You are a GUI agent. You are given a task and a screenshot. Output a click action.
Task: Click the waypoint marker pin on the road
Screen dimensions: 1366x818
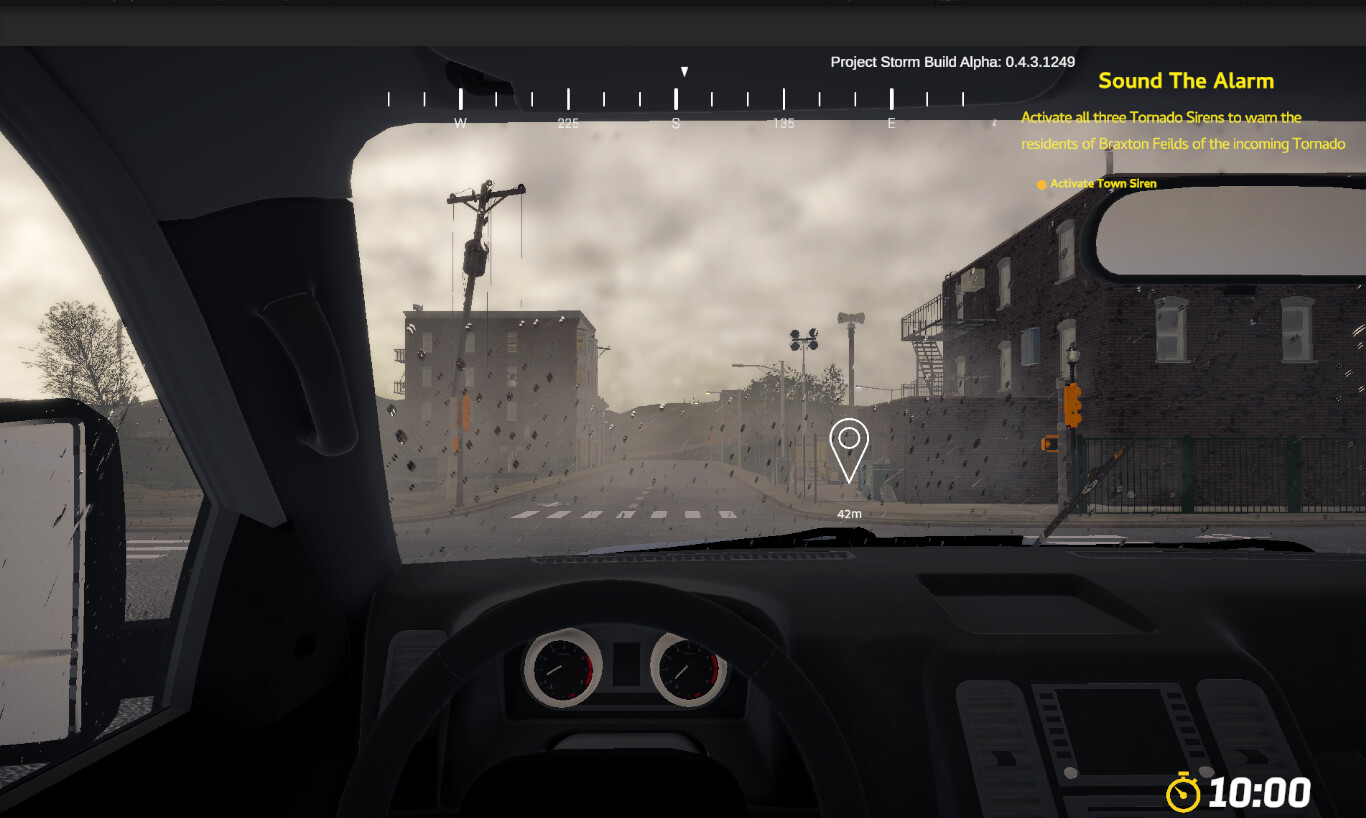pyautogui.click(x=849, y=445)
